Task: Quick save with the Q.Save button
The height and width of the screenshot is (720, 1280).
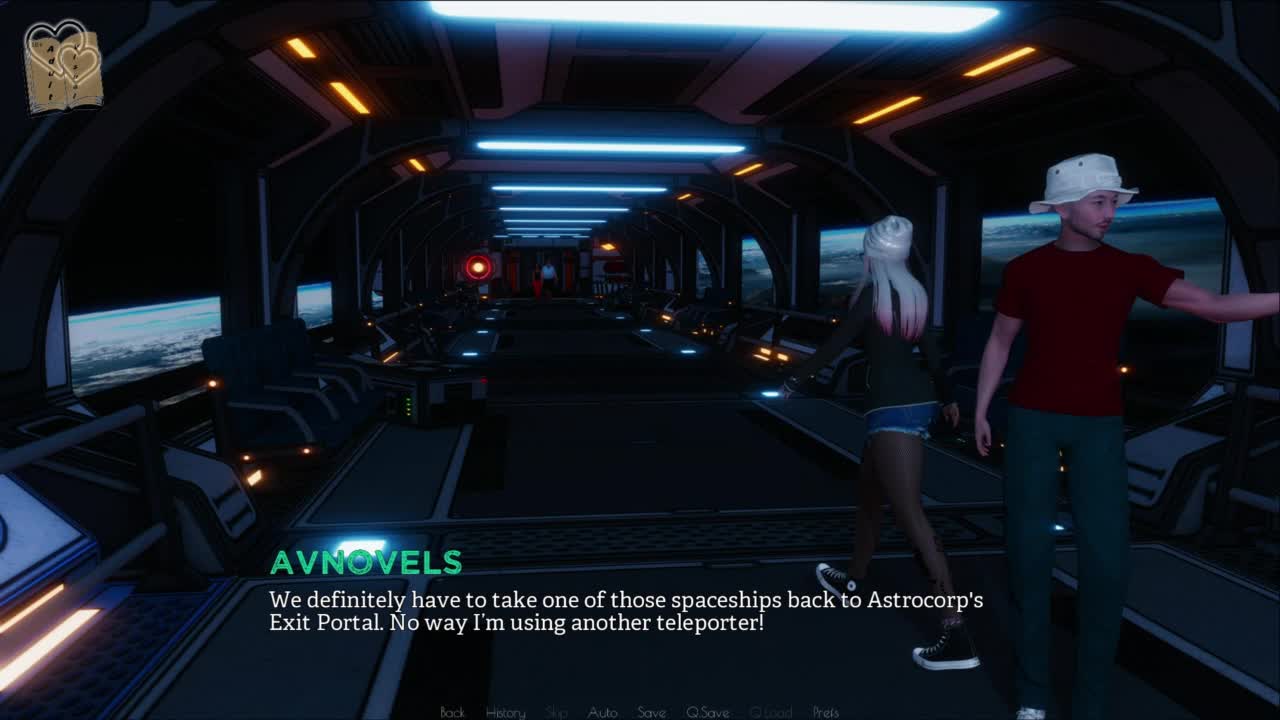Action: tap(707, 712)
